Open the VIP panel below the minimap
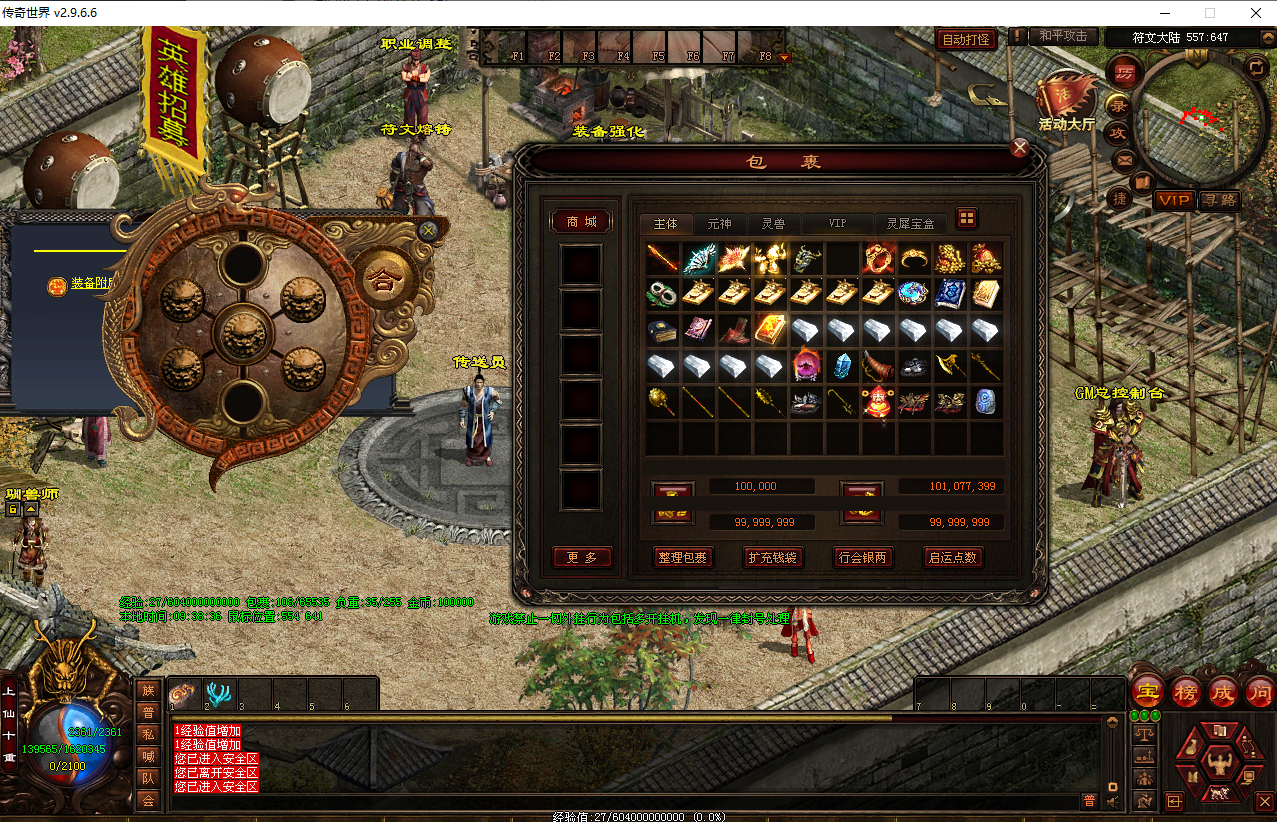The height and width of the screenshot is (822, 1277). (x=1174, y=200)
